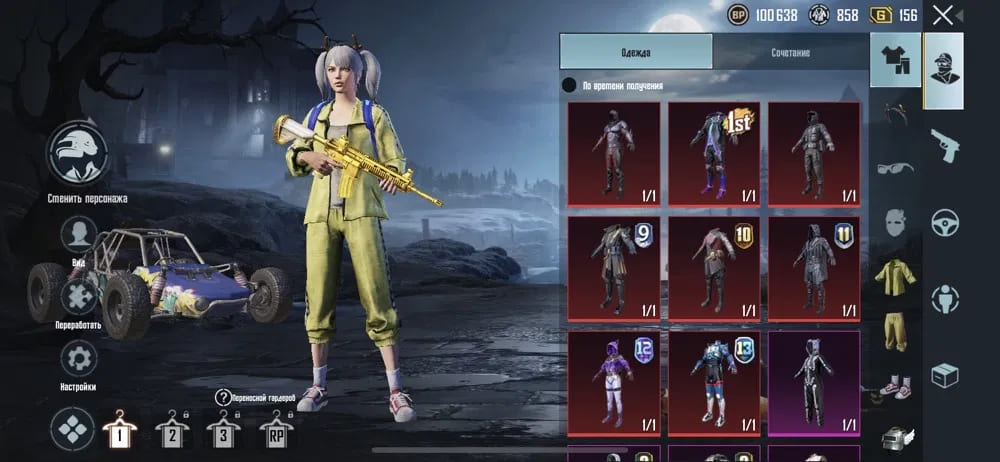Select the outfit with the 1st badge
Image resolution: width=1000 pixels, height=462 pixels.
[x=713, y=154]
